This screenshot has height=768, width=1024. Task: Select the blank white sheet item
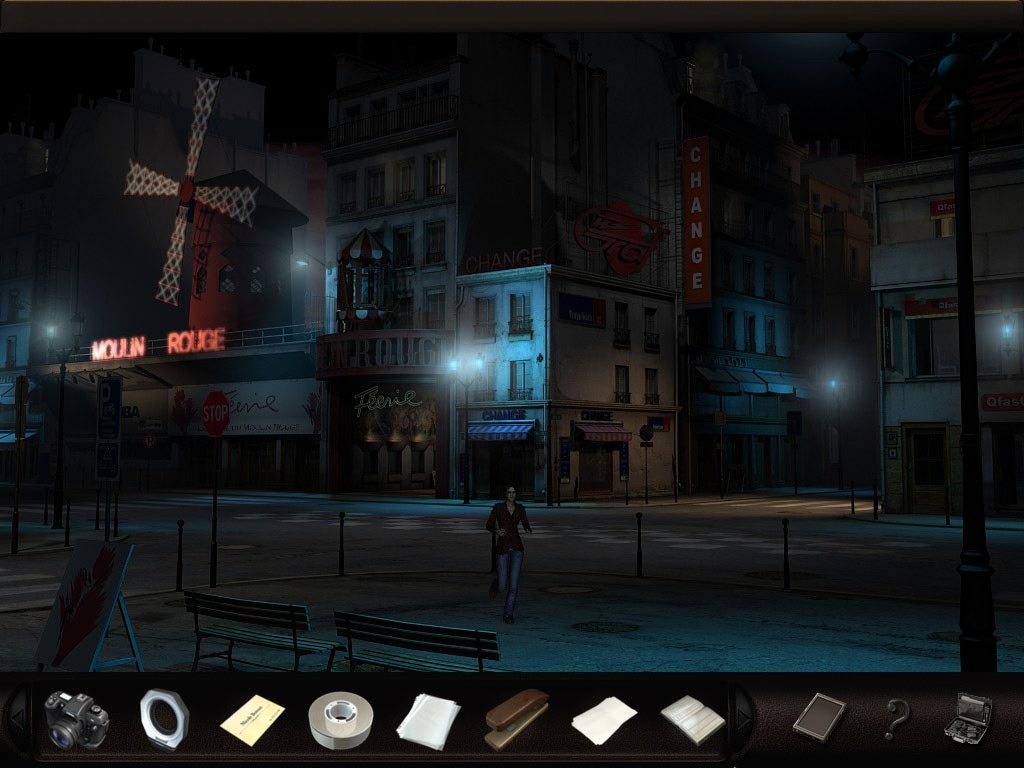click(604, 720)
